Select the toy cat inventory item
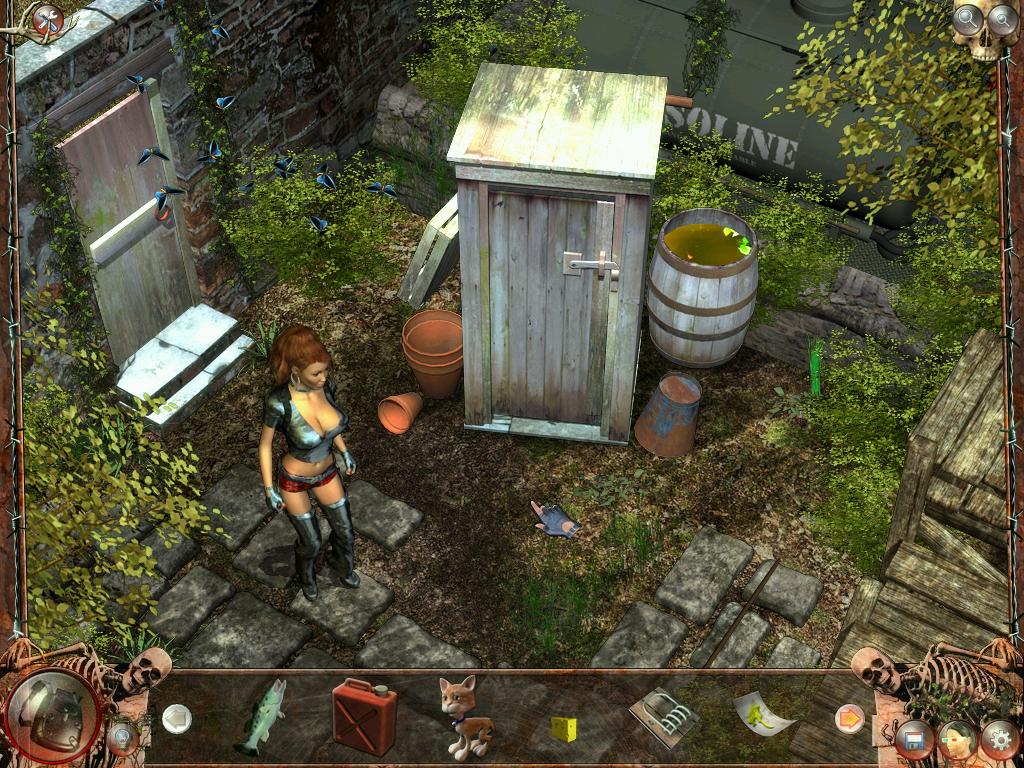This screenshot has width=1024, height=768. point(460,716)
